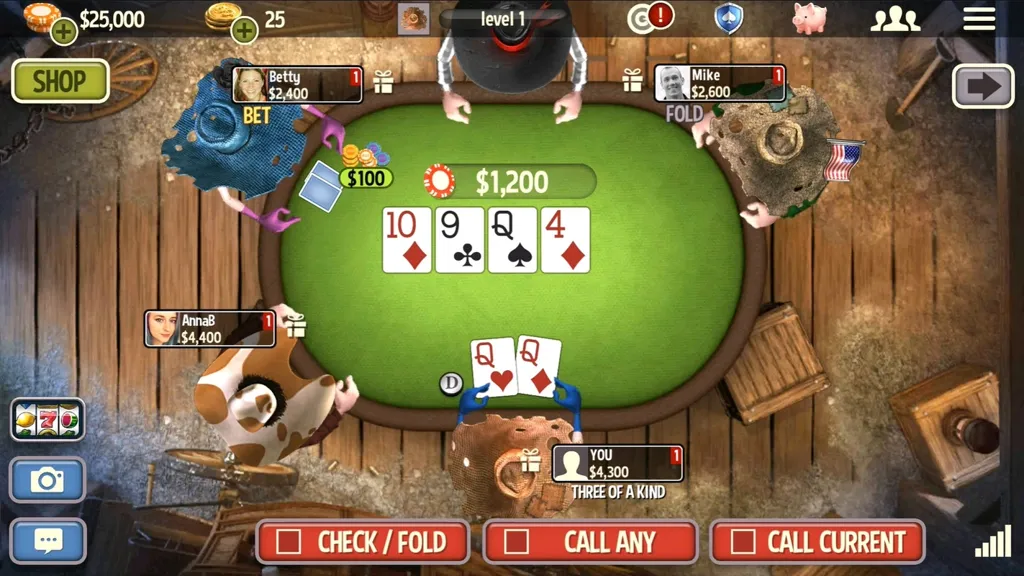Screen dimensions: 1024x576
Task: Open the SHOP button
Action: 60,81
